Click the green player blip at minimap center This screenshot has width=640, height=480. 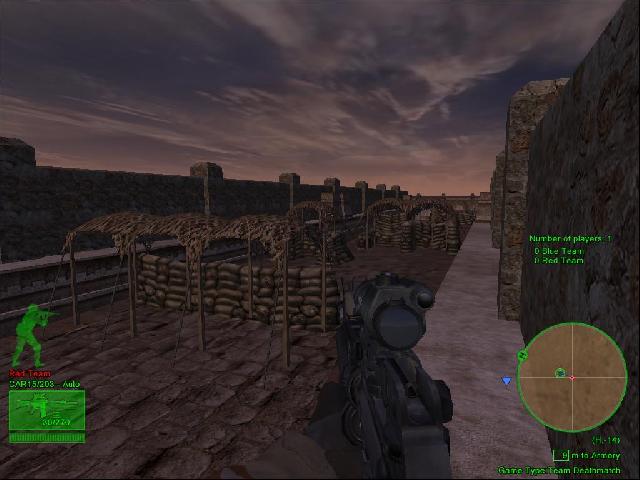point(560,373)
